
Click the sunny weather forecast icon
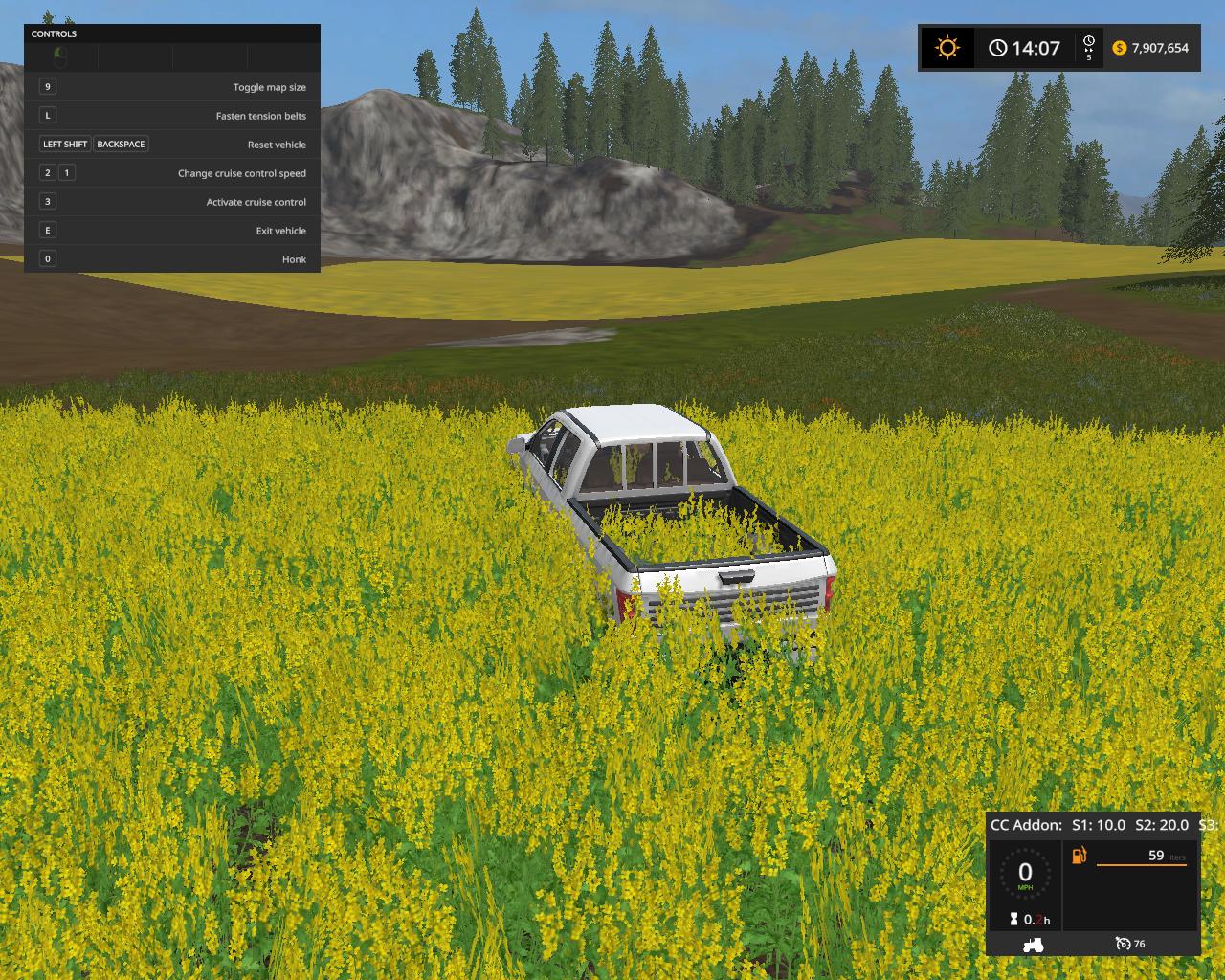point(947,48)
